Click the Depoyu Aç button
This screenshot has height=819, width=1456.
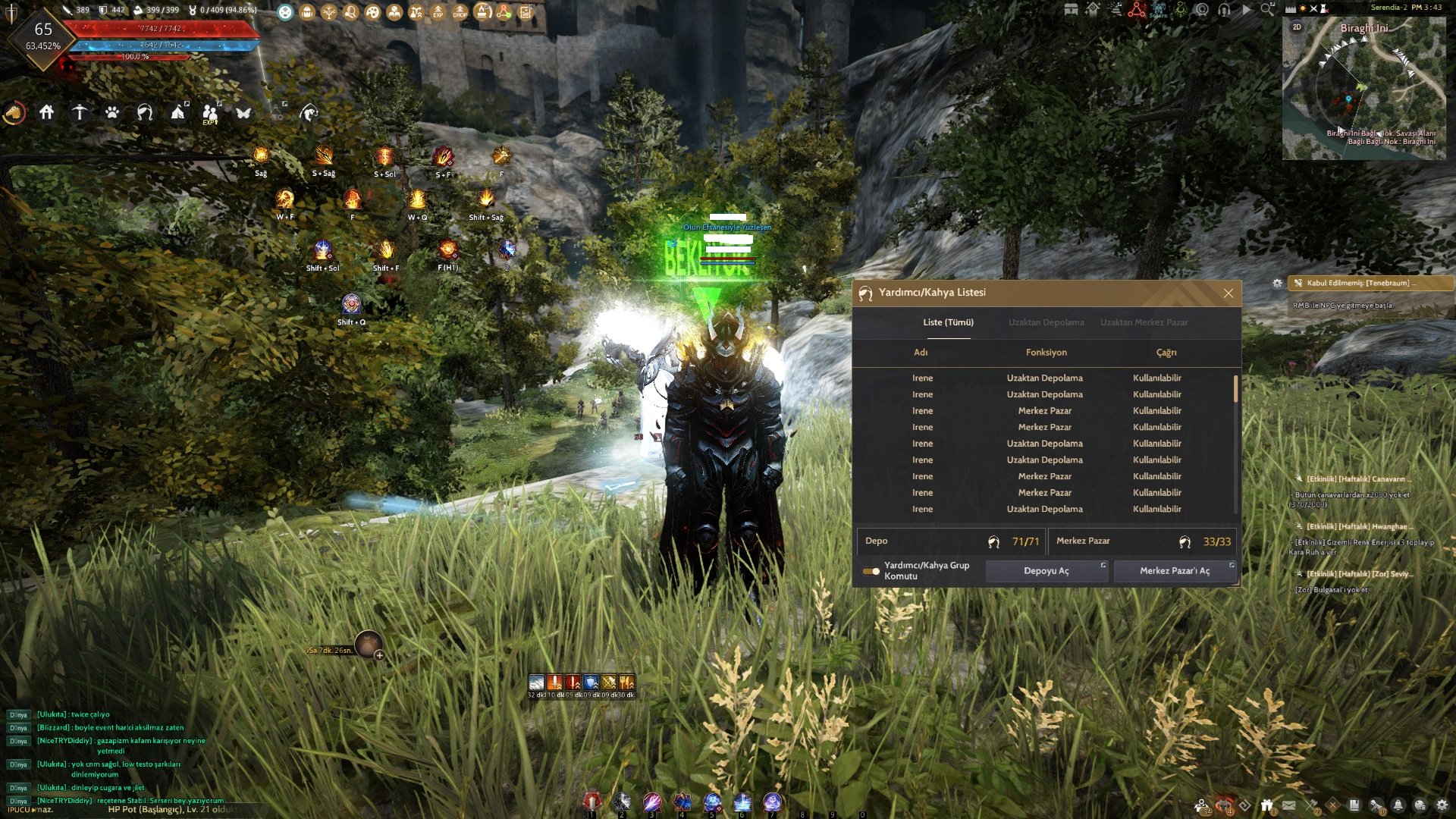point(1046,571)
